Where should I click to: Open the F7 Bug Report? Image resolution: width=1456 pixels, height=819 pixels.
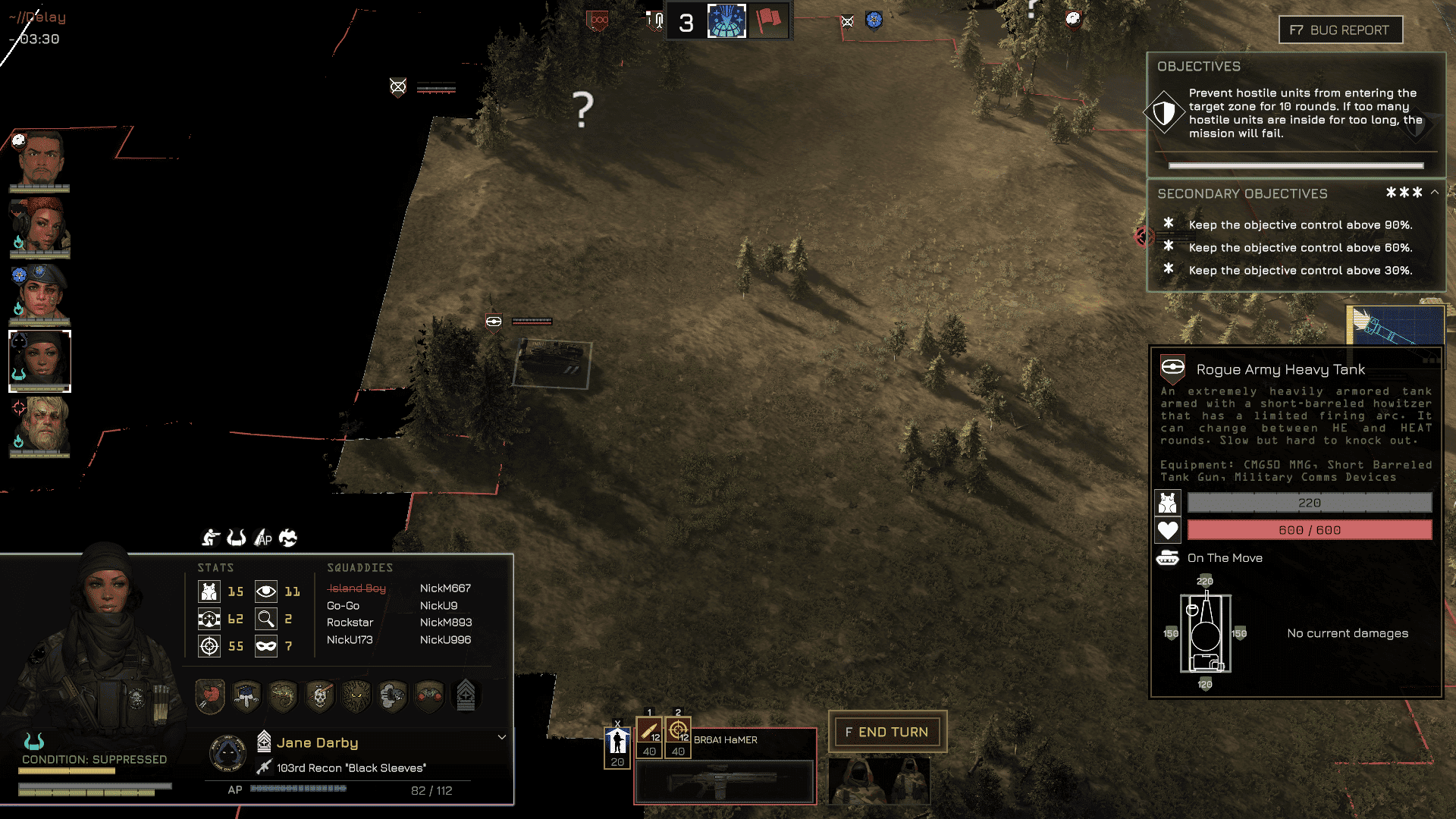1340,30
